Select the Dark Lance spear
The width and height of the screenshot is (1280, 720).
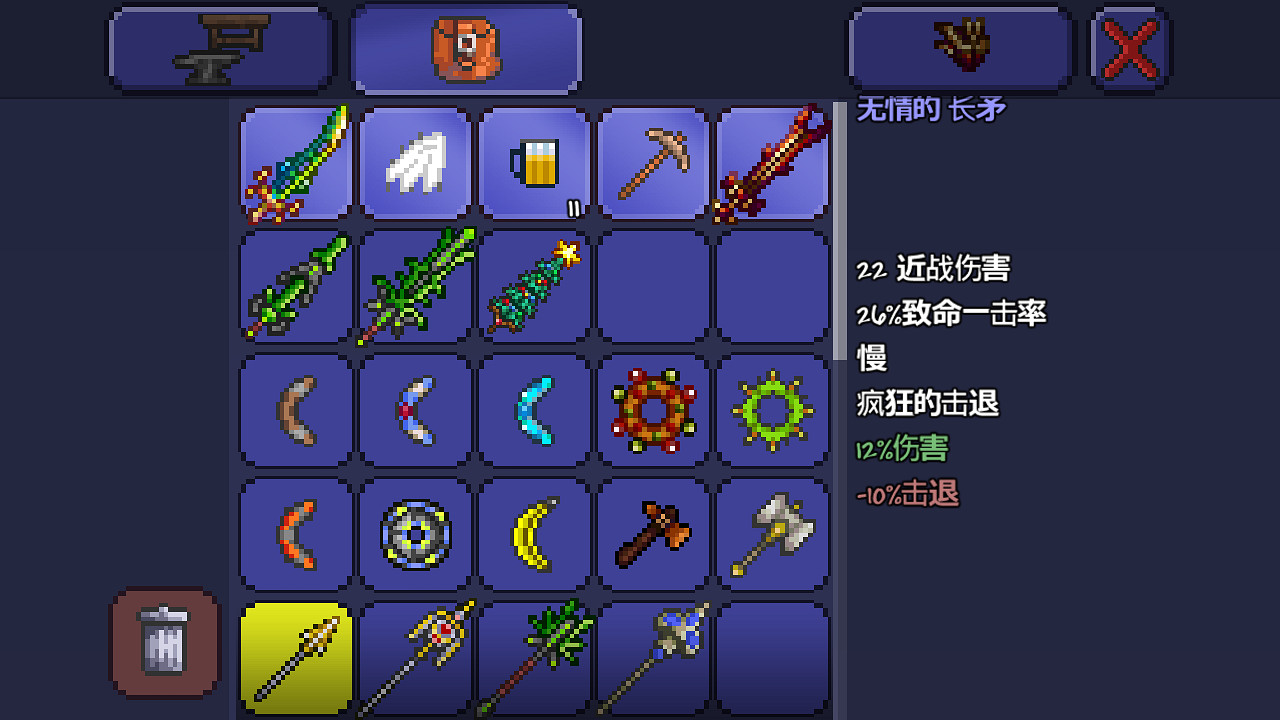653,657
